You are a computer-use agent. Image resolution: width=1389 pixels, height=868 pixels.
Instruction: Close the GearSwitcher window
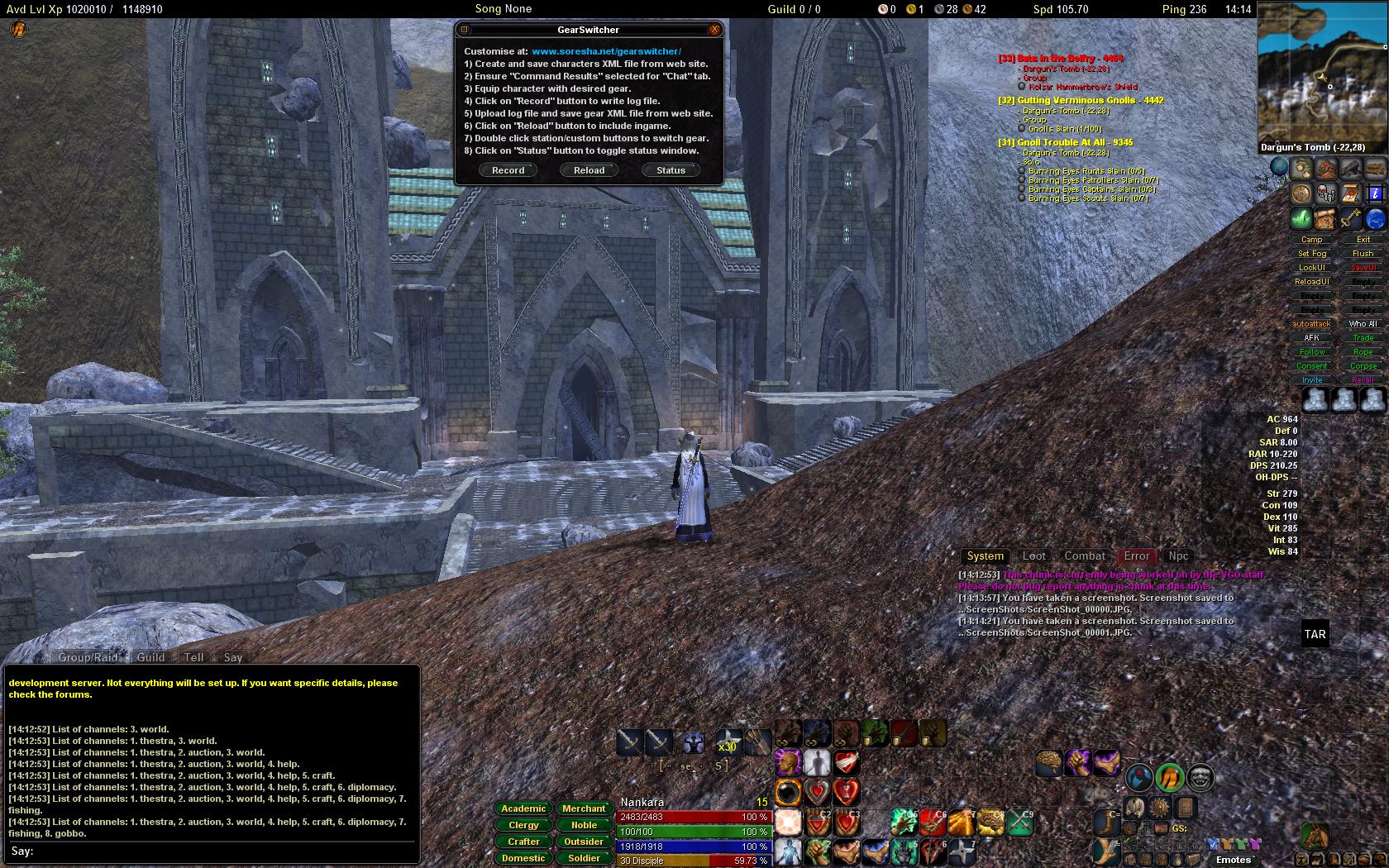714,30
